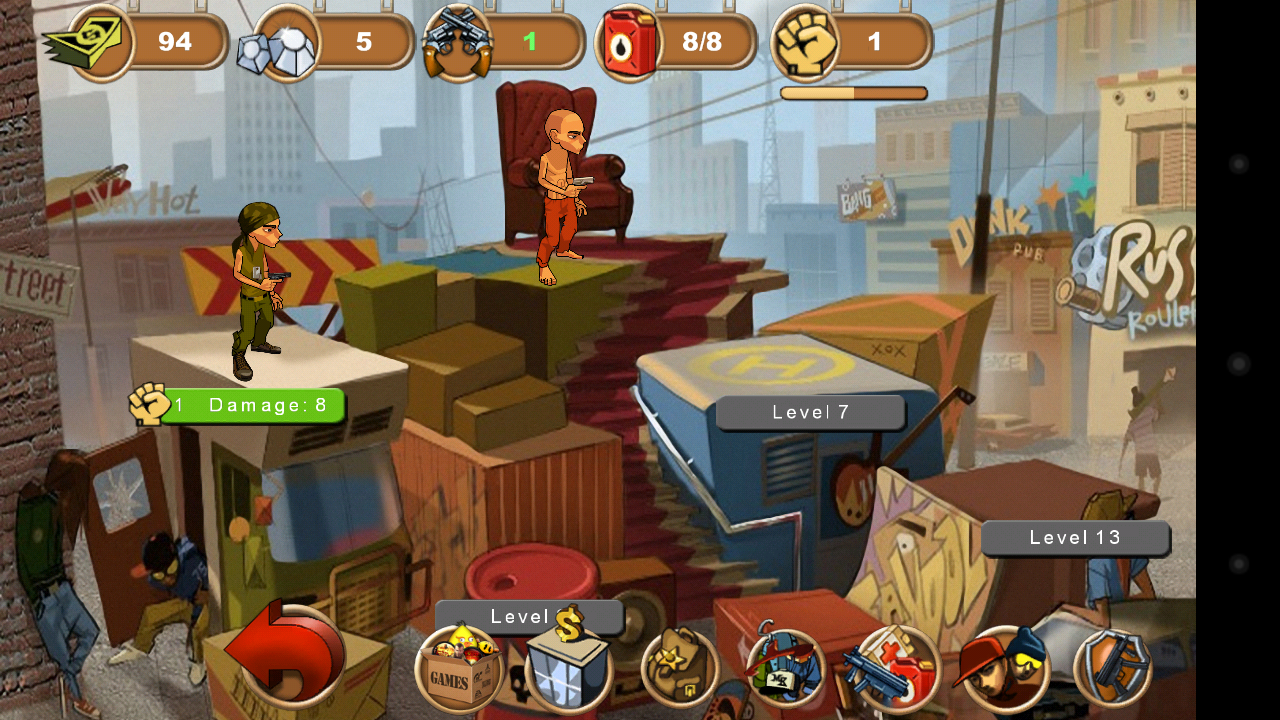Tap the diamonds icon
Image resolution: width=1280 pixels, height=720 pixels.
click(x=278, y=44)
